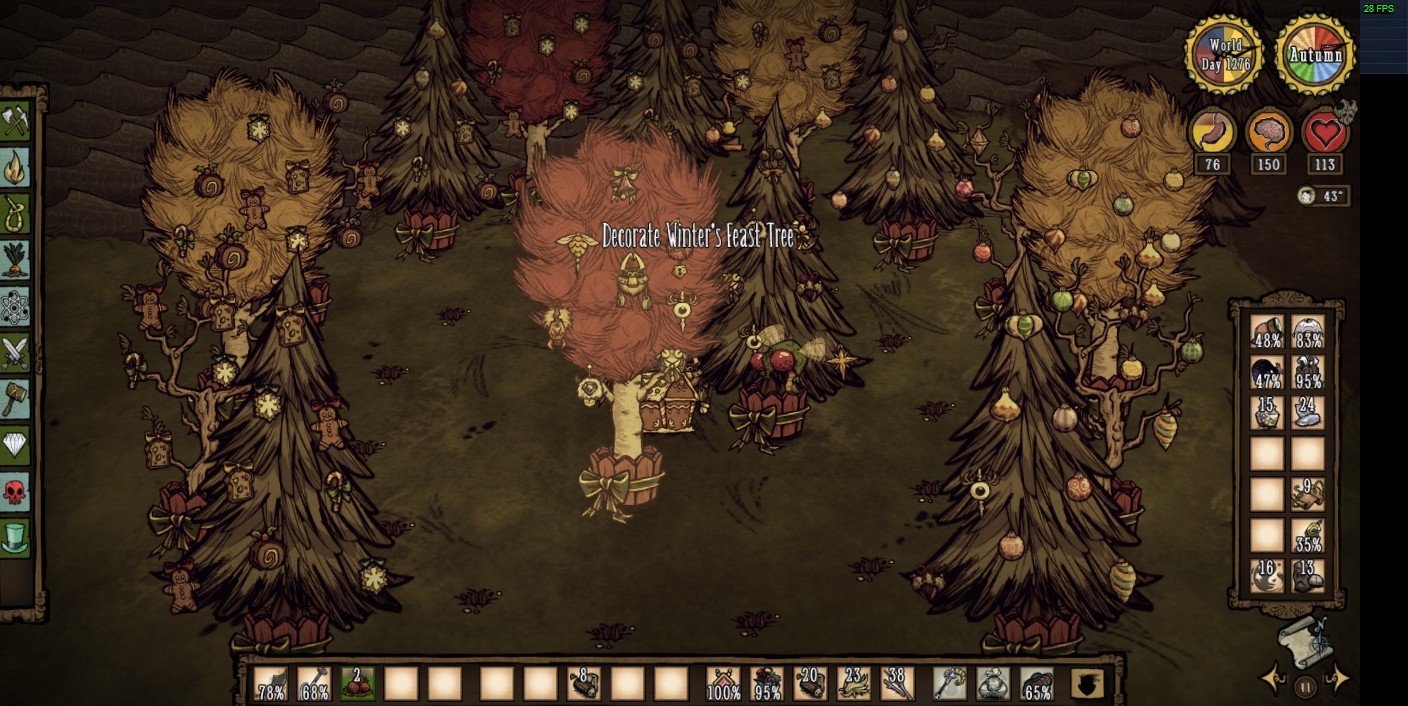
Task: Open the Tools crafting tab
Action: coord(16,122)
